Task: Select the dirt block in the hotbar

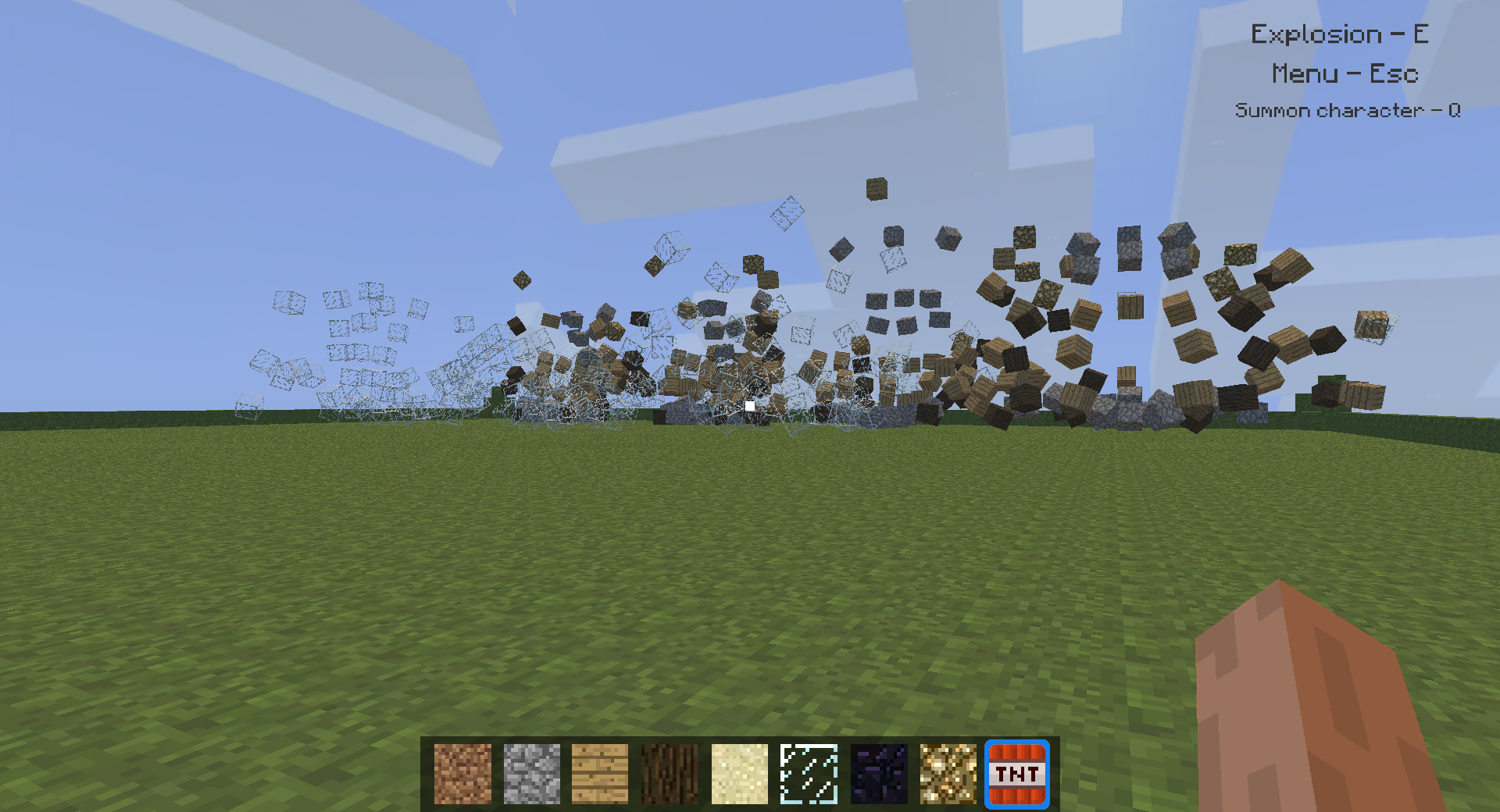Action: pos(462,773)
